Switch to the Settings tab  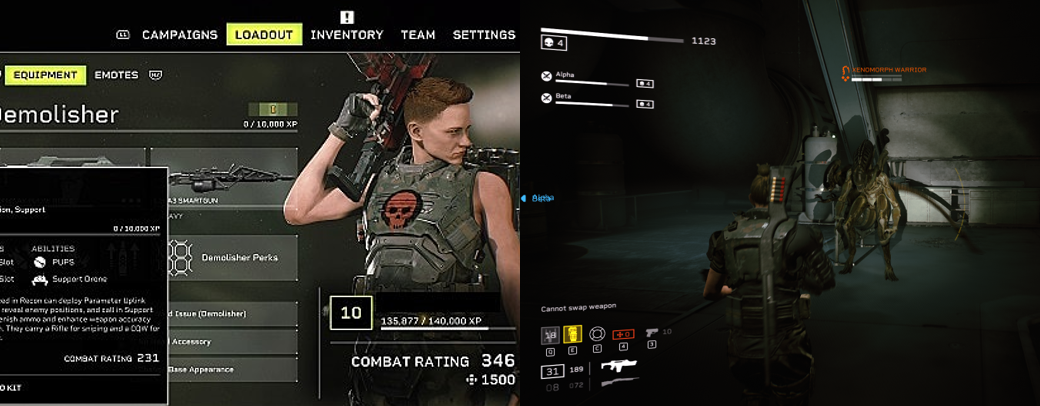(x=484, y=35)
